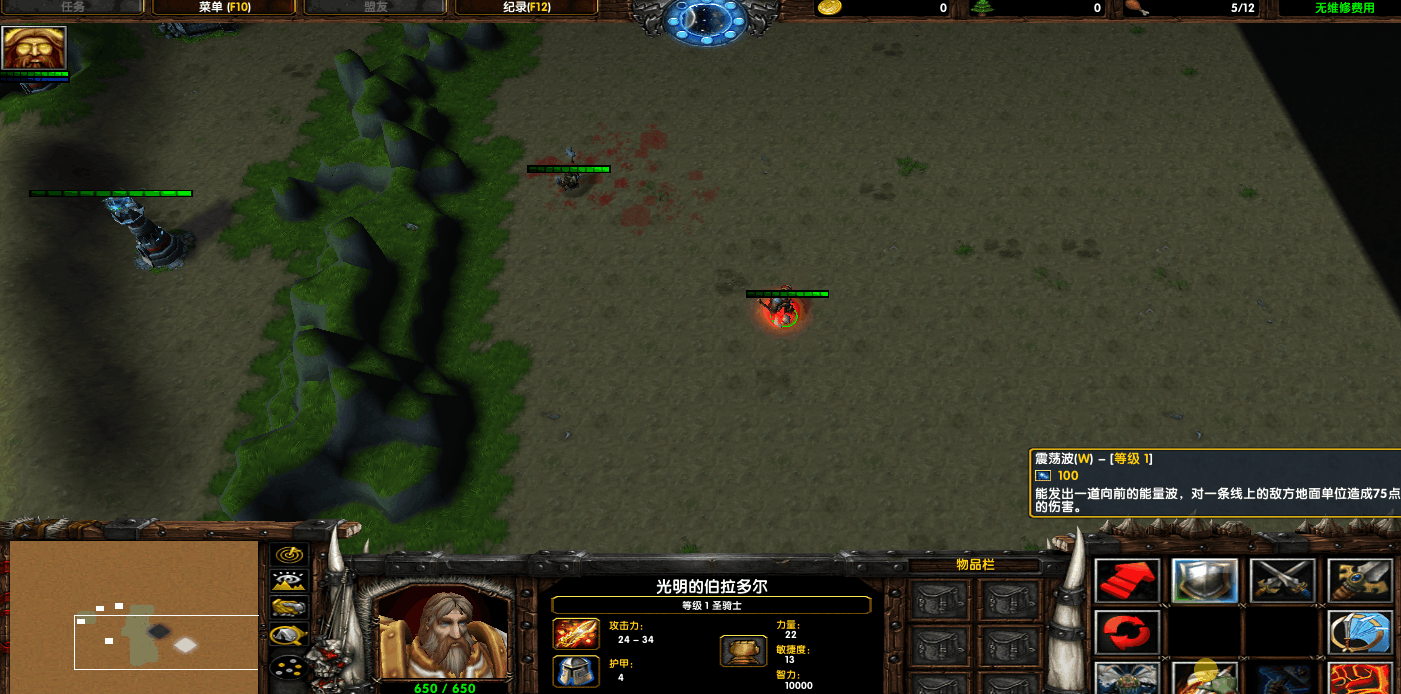The image size is (1401, 694).
Task: Open the 纪录 (F12) message log
Action: [x=526, y=8]
